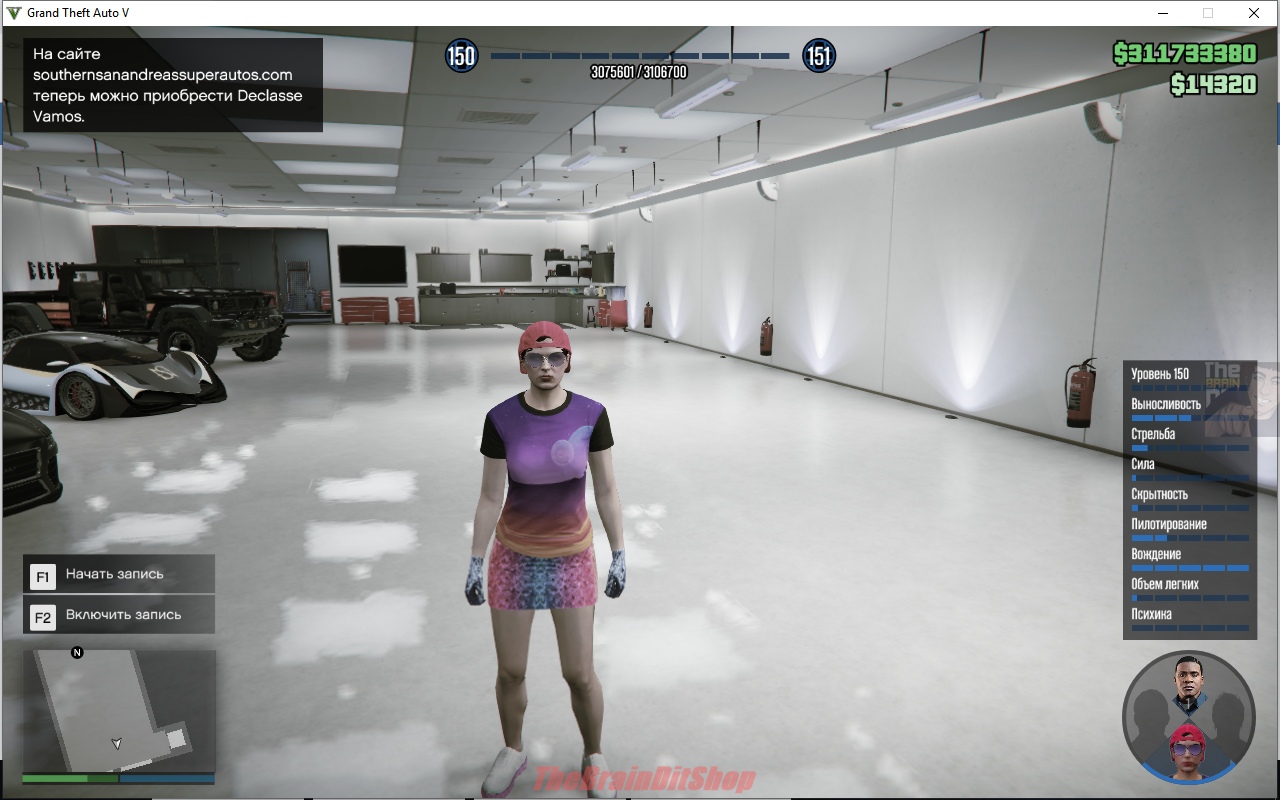Click the "Включить запись" option
Viewport: 1280px width, 800px height.
pos(119,615)
